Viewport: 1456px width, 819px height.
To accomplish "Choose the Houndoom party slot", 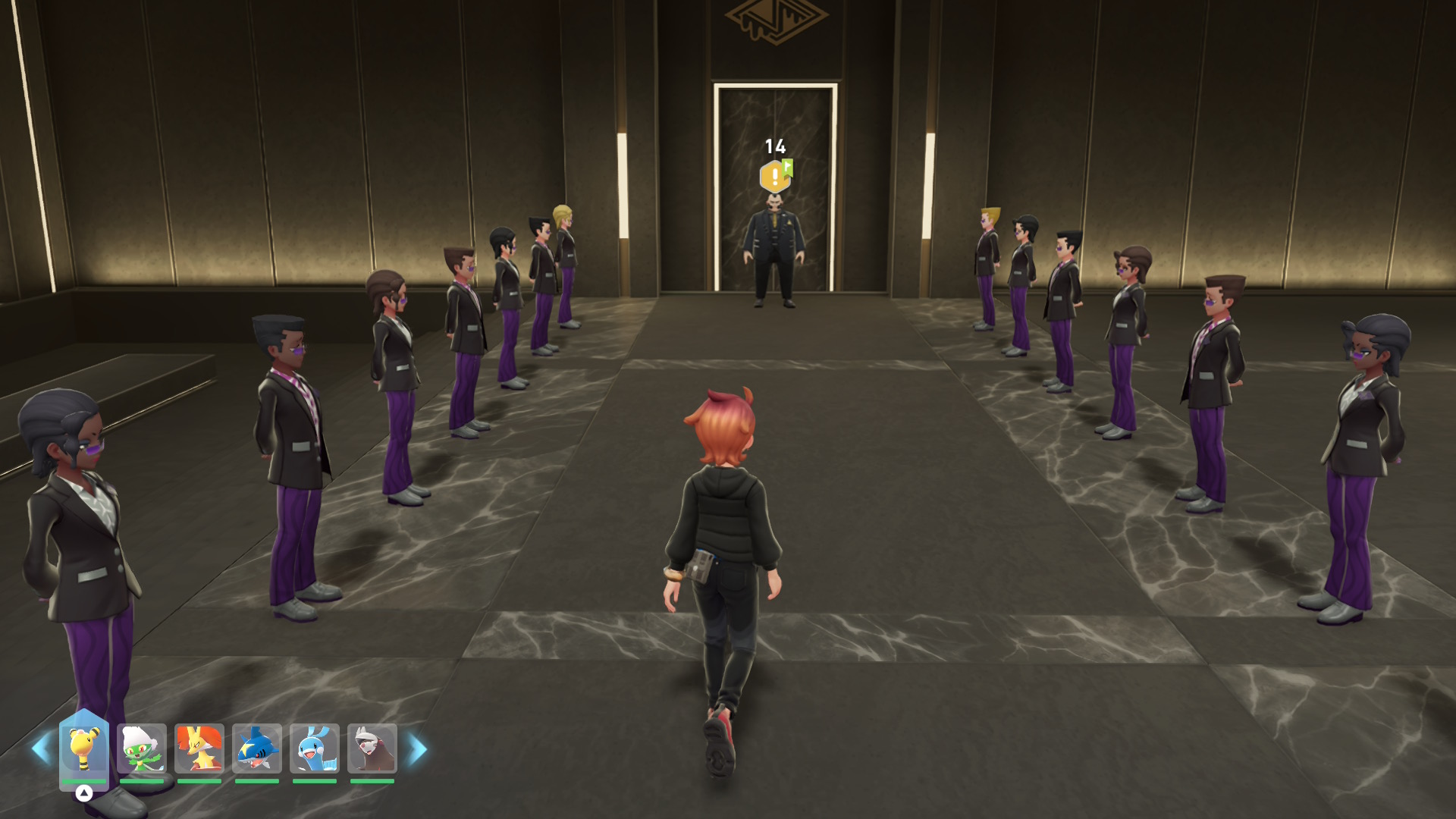I will (372, 748).
